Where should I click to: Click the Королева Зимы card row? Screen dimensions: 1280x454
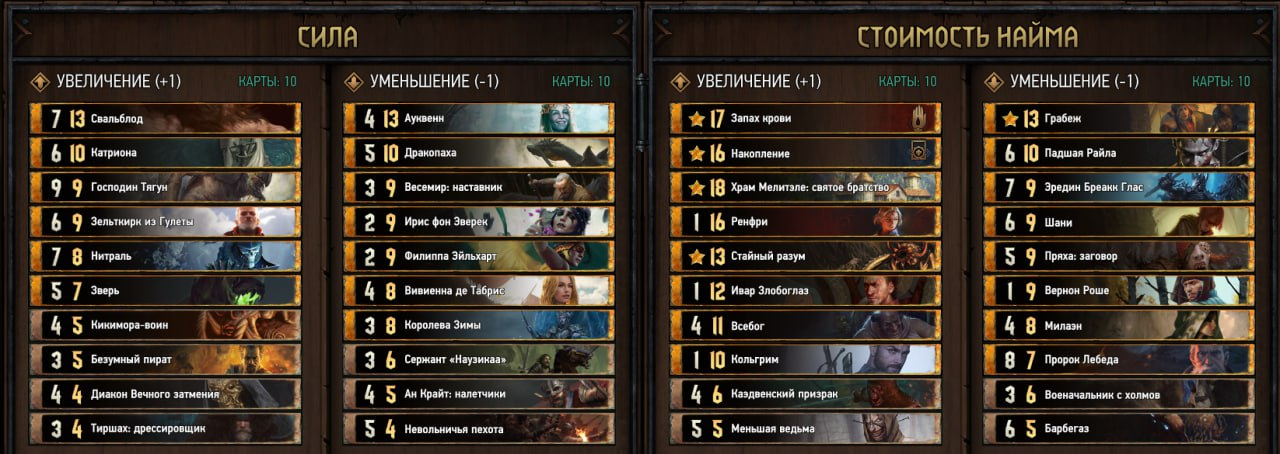(x=479, y=325)
